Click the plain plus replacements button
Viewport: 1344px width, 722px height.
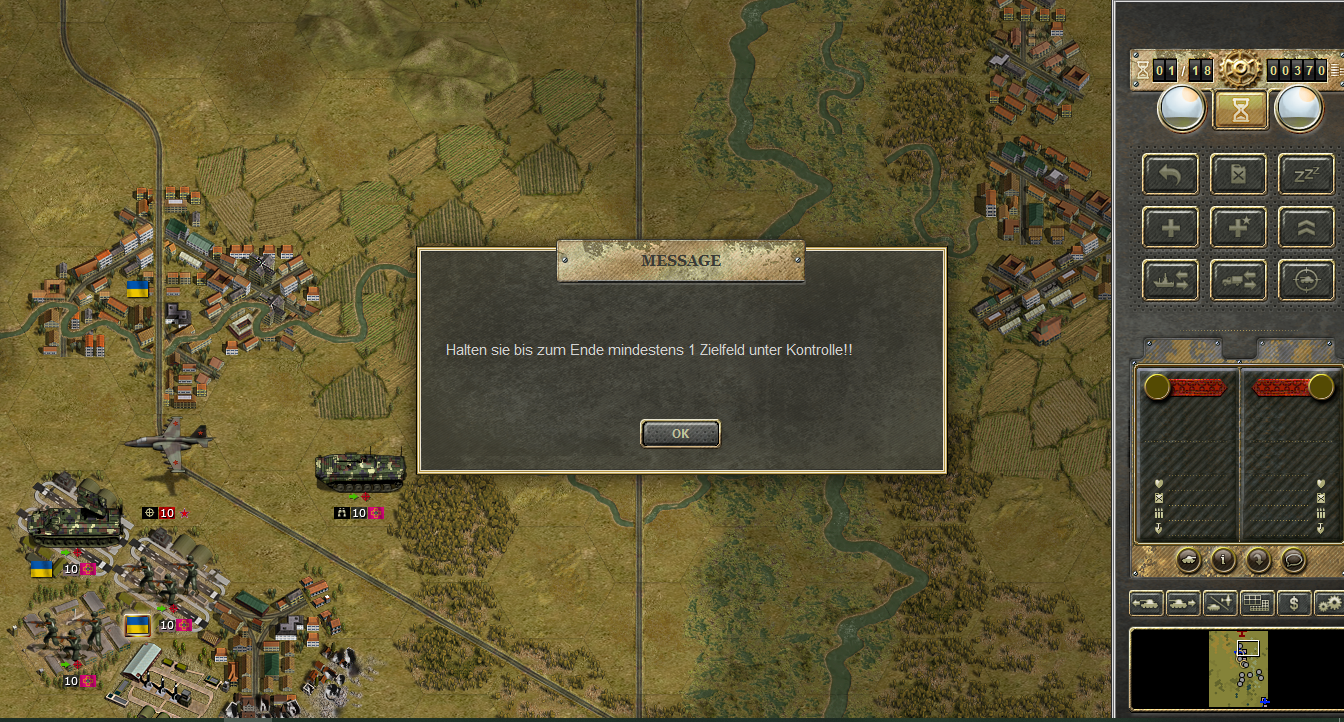click(1170, 227)
